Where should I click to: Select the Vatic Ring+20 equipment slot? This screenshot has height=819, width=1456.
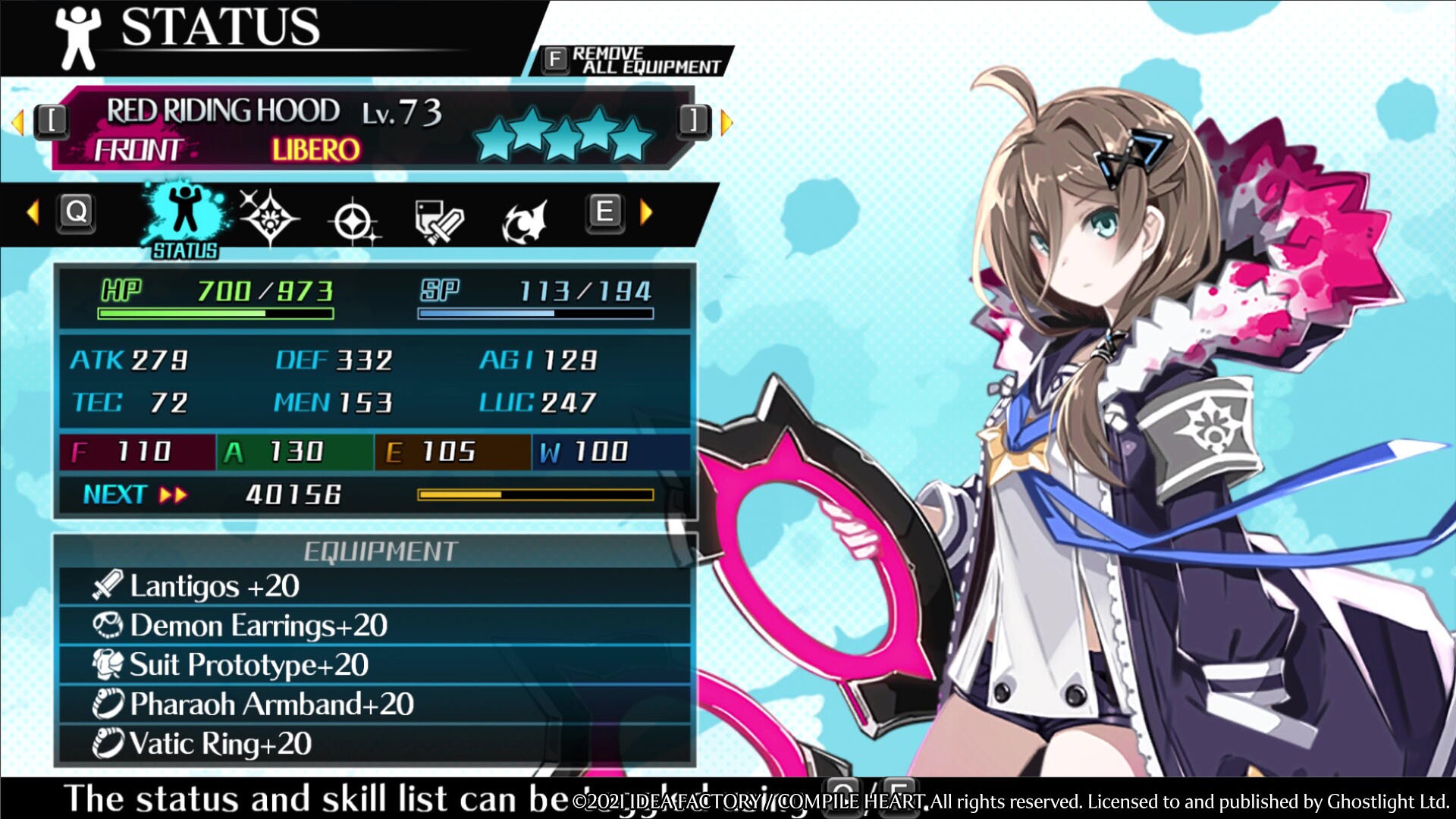click(375, 744)
